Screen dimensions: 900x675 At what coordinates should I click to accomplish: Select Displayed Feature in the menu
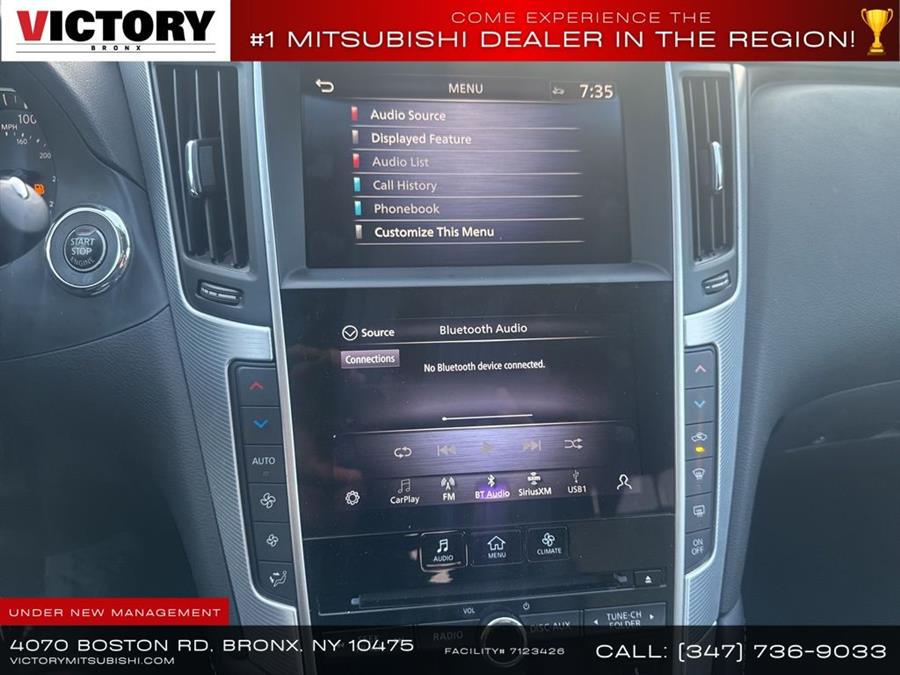point(420,139)
